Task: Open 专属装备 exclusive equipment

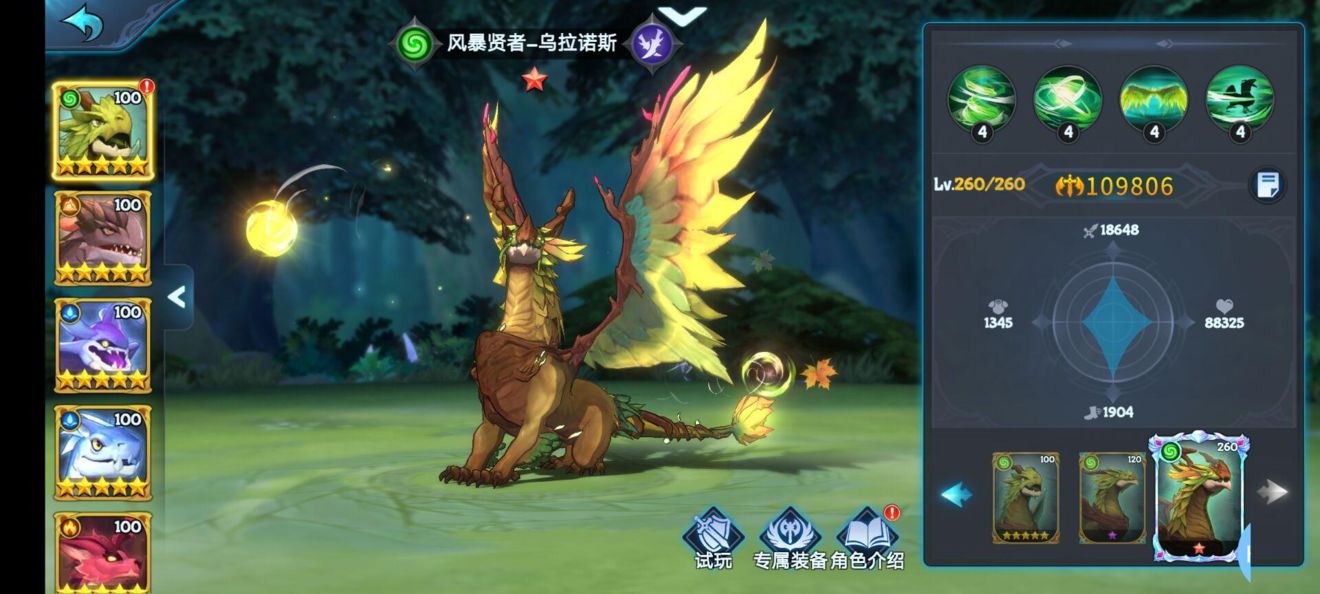Action: [x=790, y=538]
